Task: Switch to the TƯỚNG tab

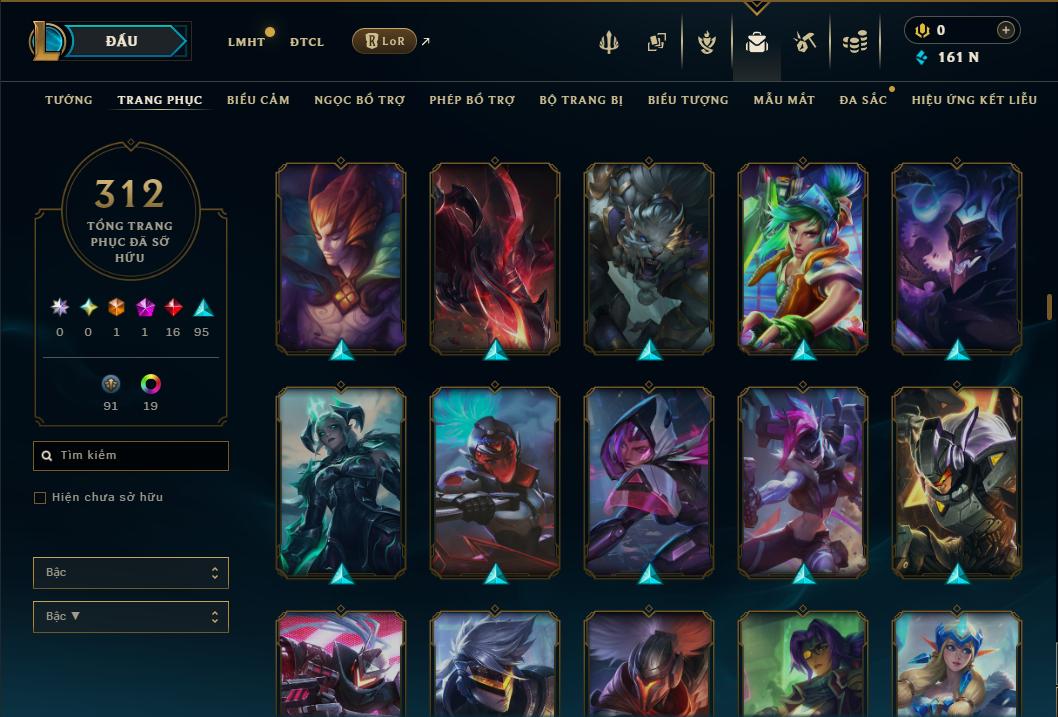Action: click(69, 100)
